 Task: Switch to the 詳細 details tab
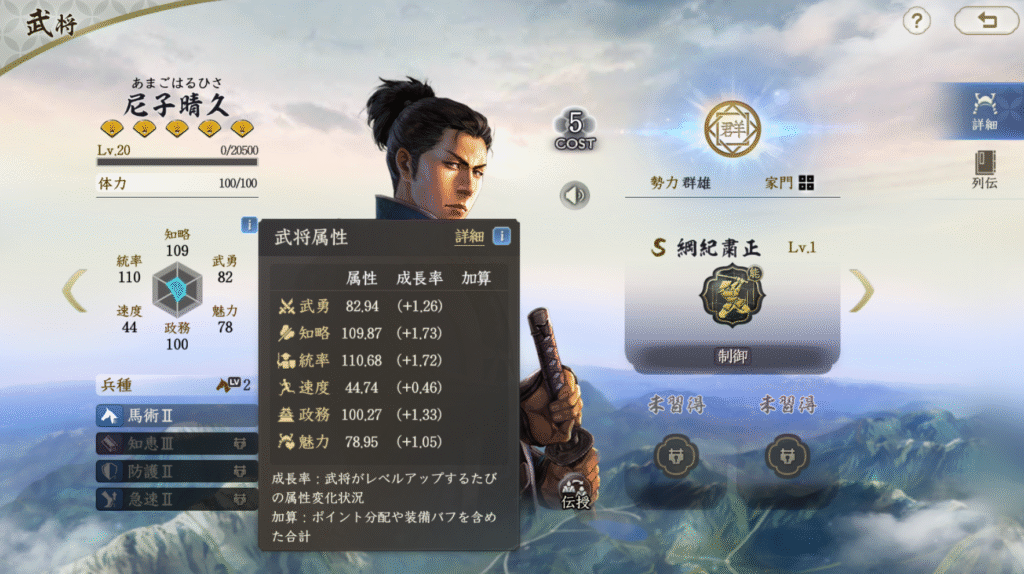[984, 111]
